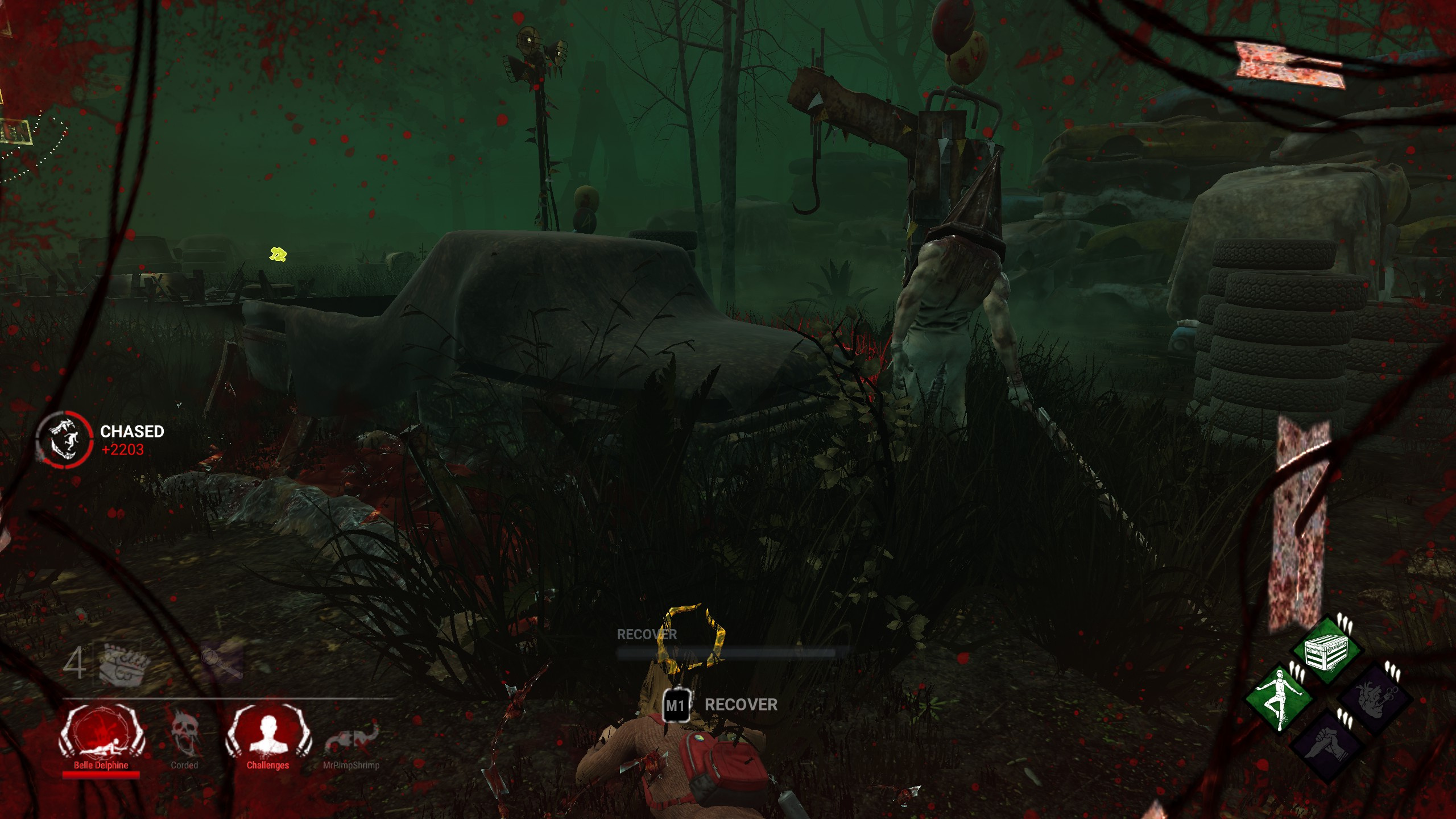Toggle the yellow interaction ring above survivor
Screen dimensions: 1456x819
[689, 638]
